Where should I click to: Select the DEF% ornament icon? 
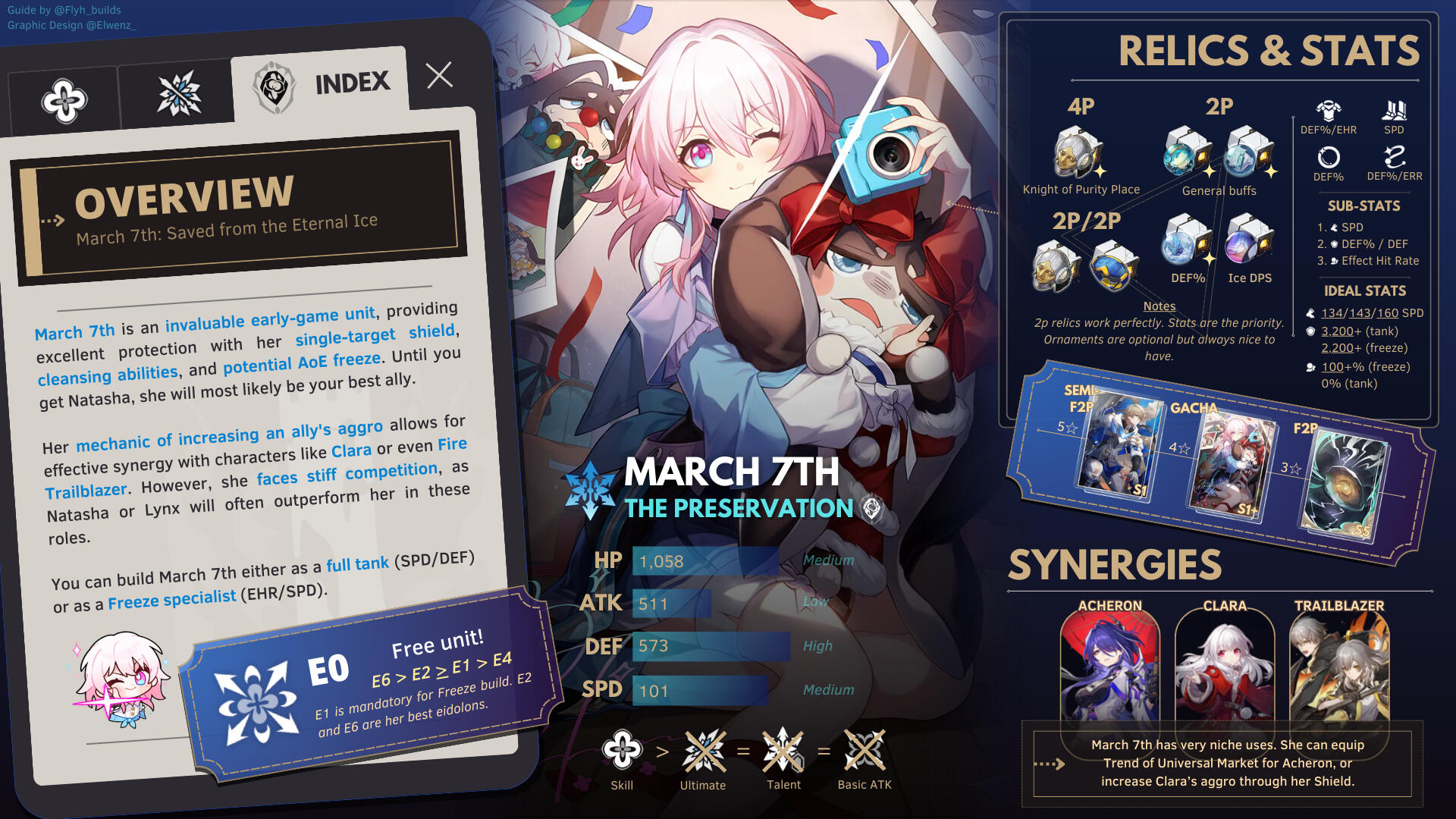tap(1187, 239)
